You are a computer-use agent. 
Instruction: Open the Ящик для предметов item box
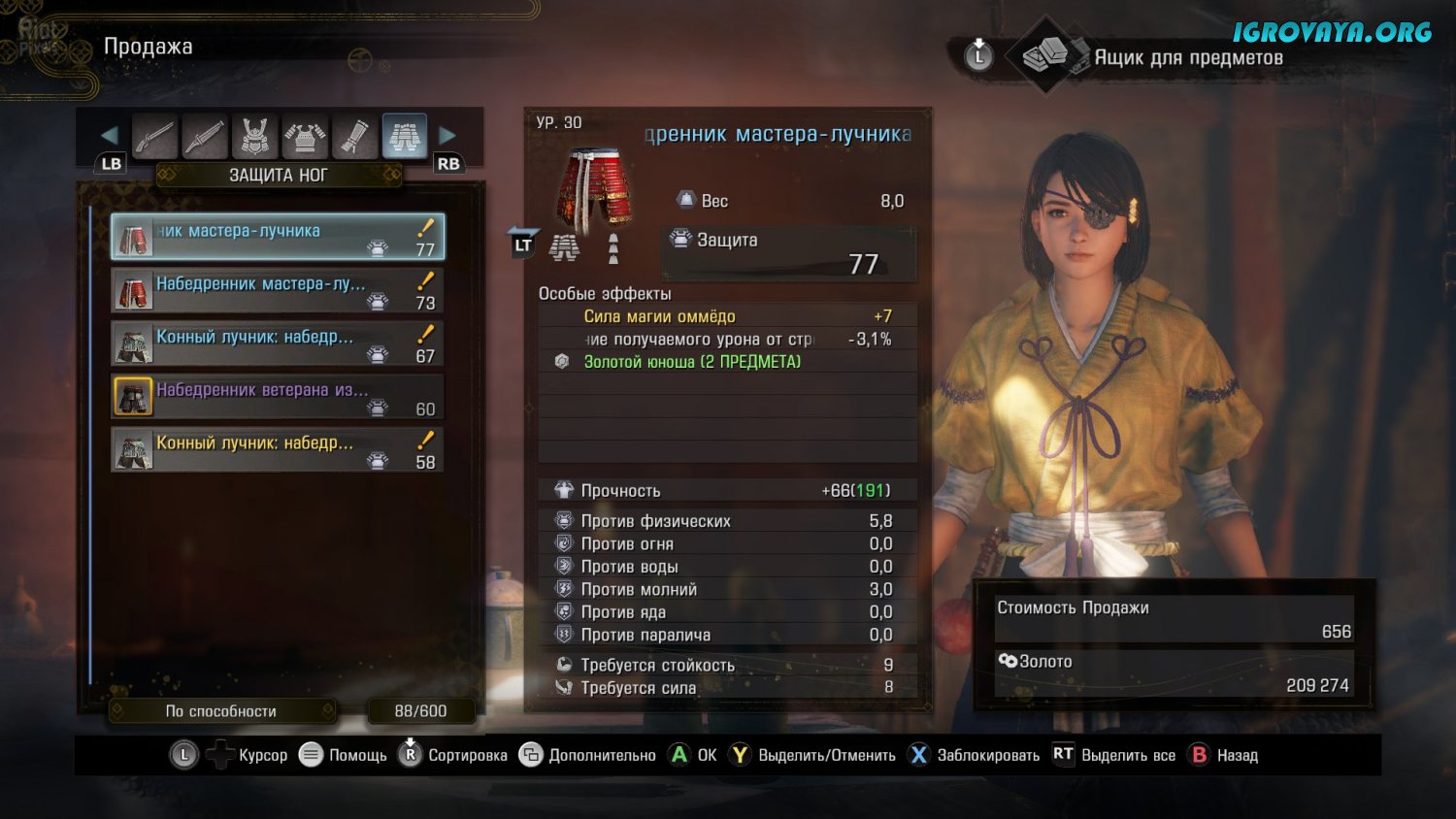pos(1187,57)
